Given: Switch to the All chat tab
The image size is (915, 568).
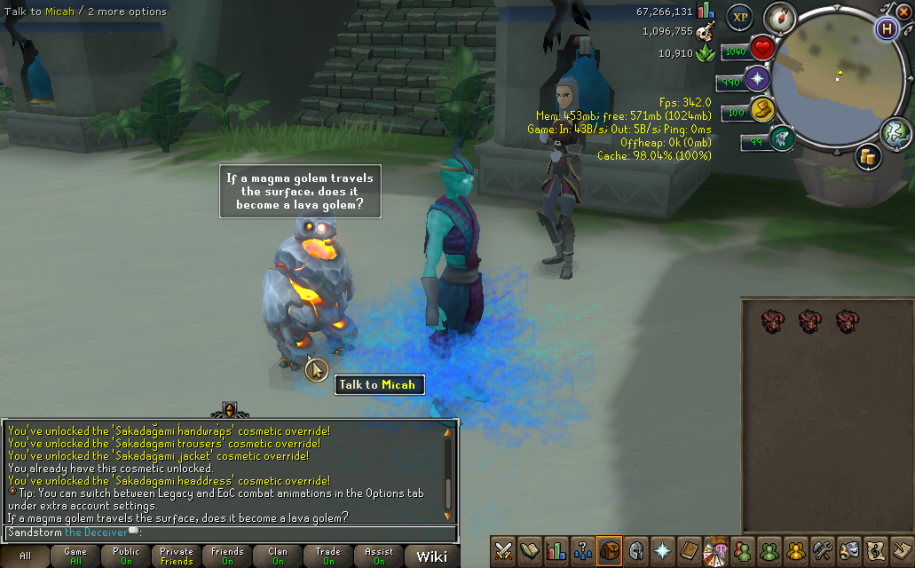Looking at the screenshot, I should click(25, 556).
